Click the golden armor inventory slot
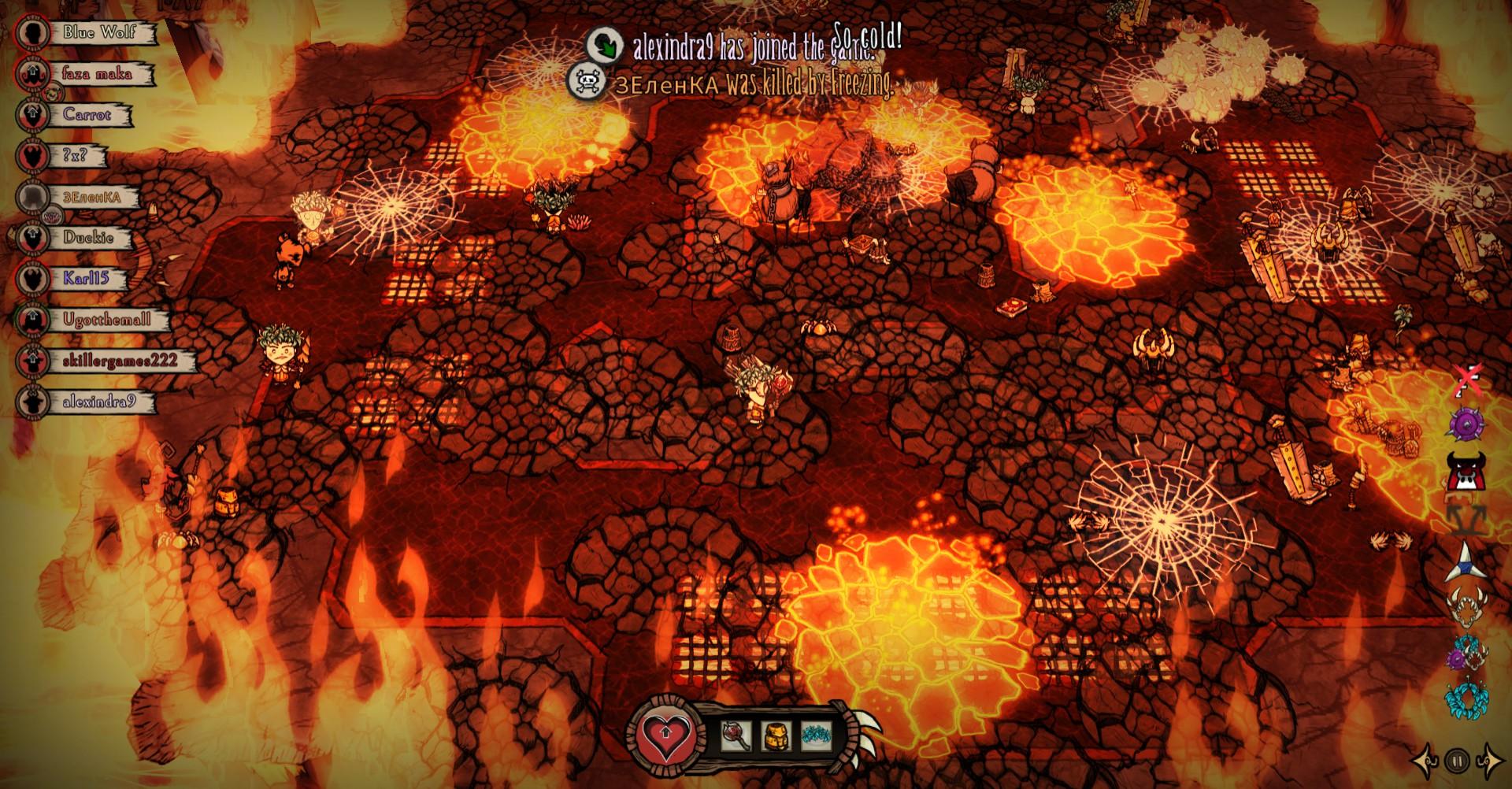Viewport: 1512px width, 789px height. point(776,735)
